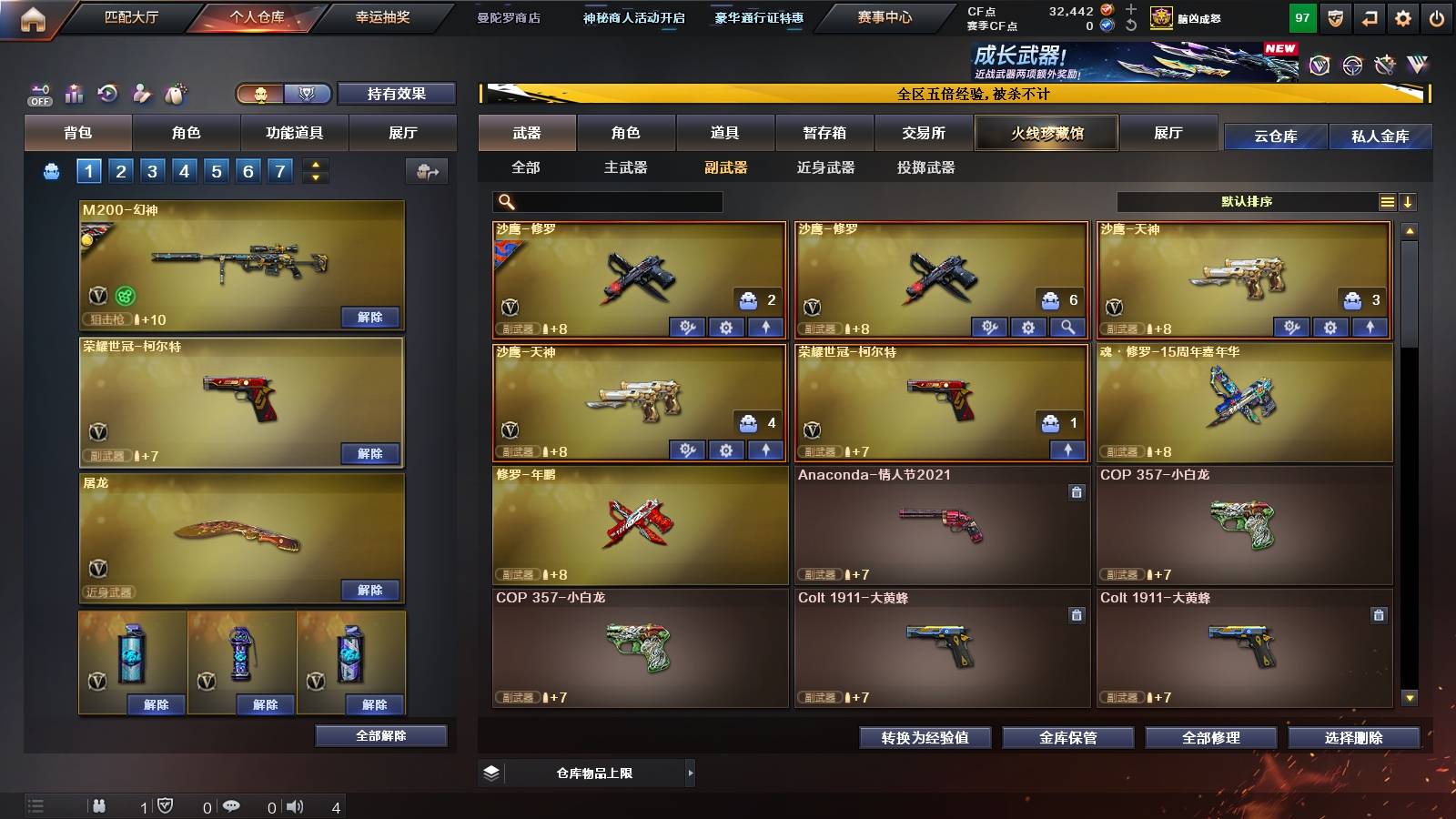1456x819 pixels.
Task: Click the trash delete icon on Anaconda-情人节2021 card
Action: (x=1077, y=492)
